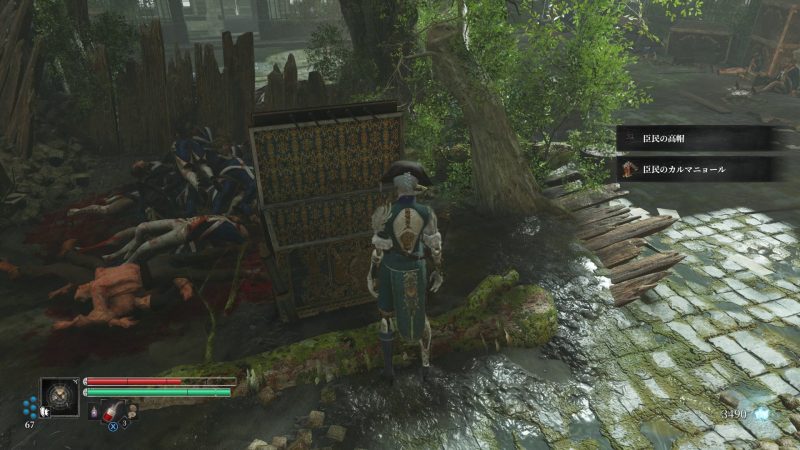Image resolution: width=800 pixels, height=450 pixels.
Task: Select the small purple vial quick item
Action: click(95, 411)
